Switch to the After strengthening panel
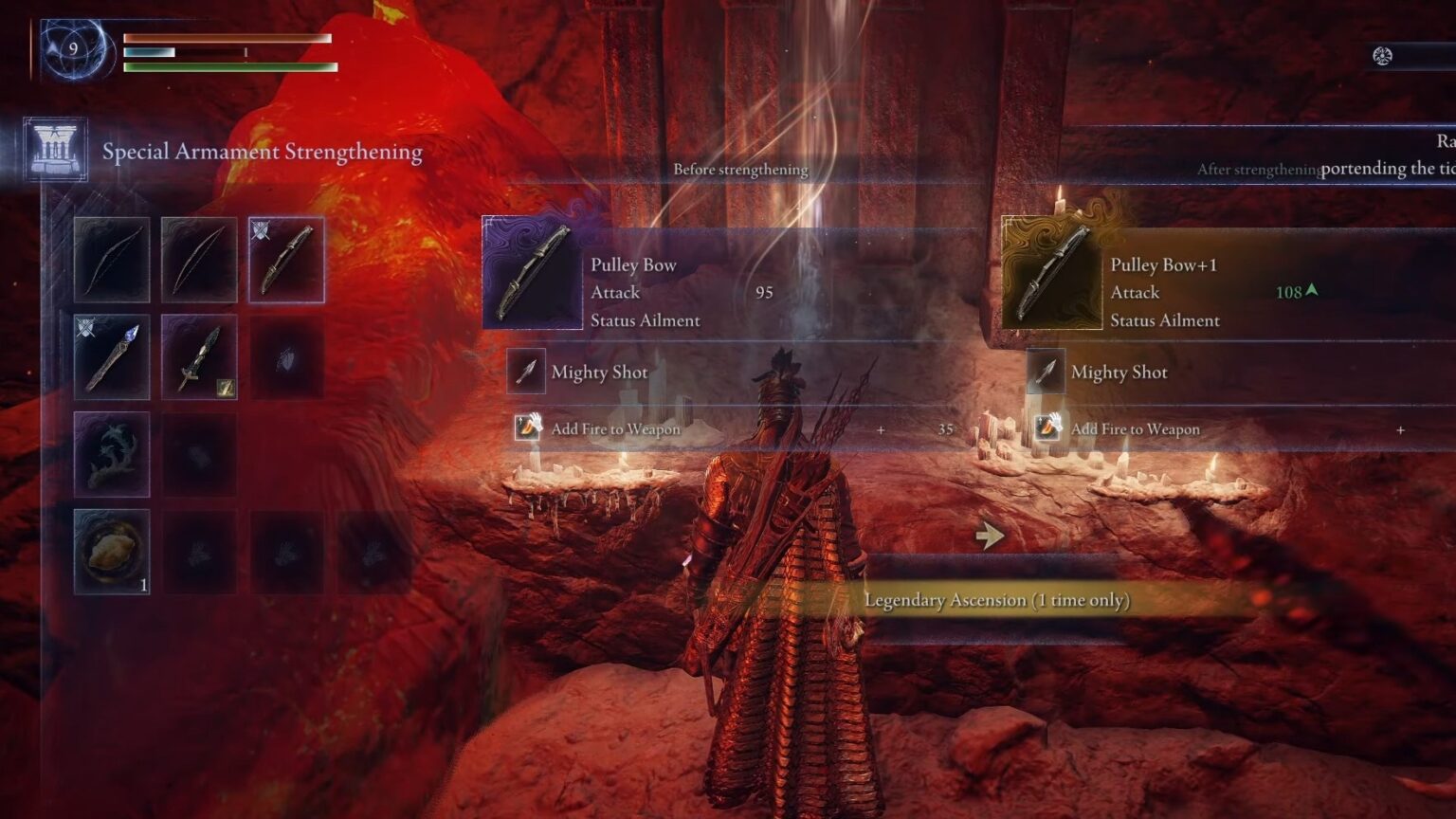1456x819 pixels. click(1260, 170)
